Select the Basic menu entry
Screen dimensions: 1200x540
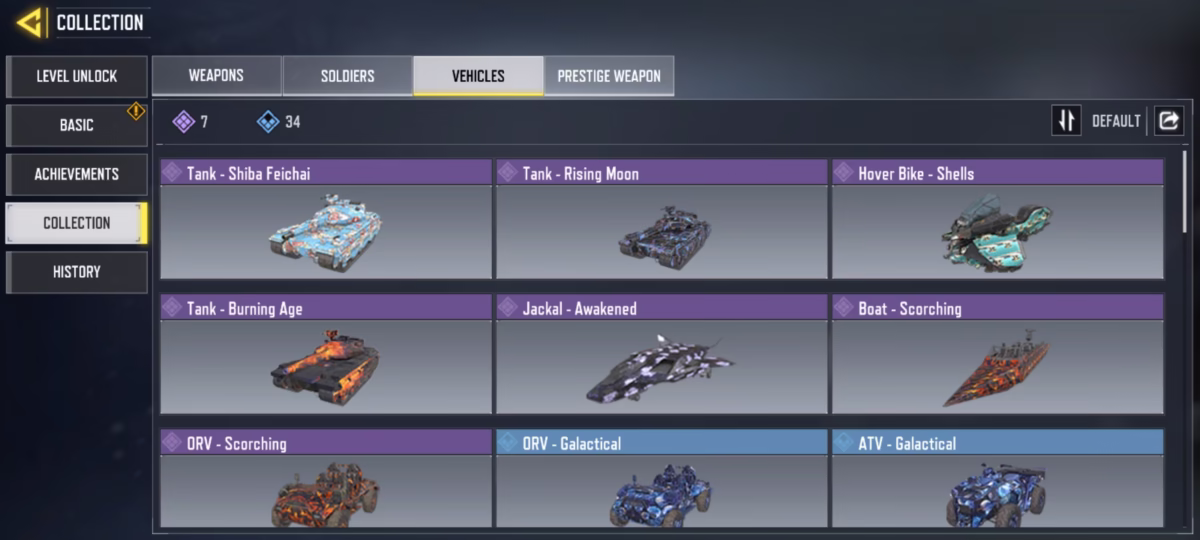(x=77, y=126)
